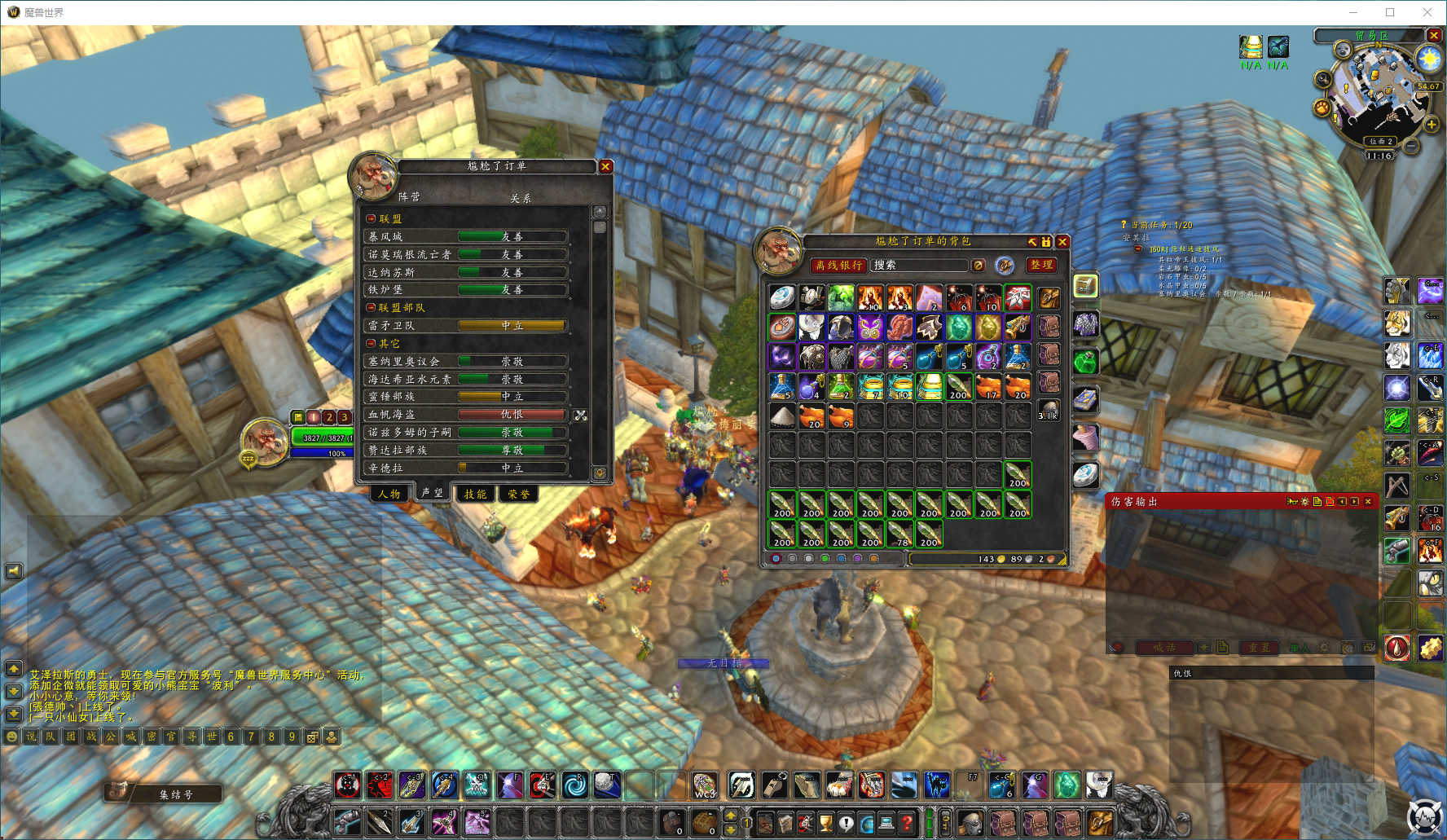Screen dimensions: 1447x840
Task: Choose the 说 say chat channel button
Action: tap(31, 737)
